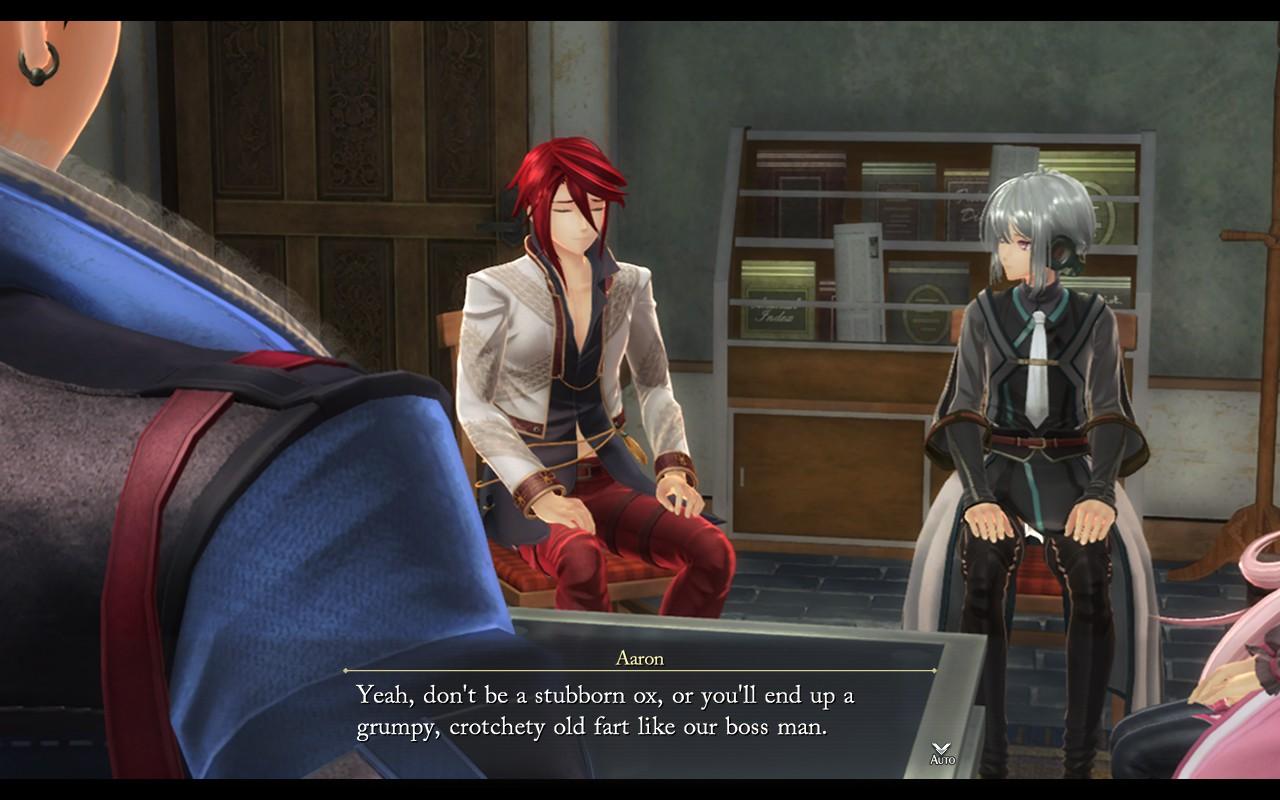This screenshot has width=1280, height=800.
Task: Toggle the Auto dialogue advance icon
Action: click(942, 753)
